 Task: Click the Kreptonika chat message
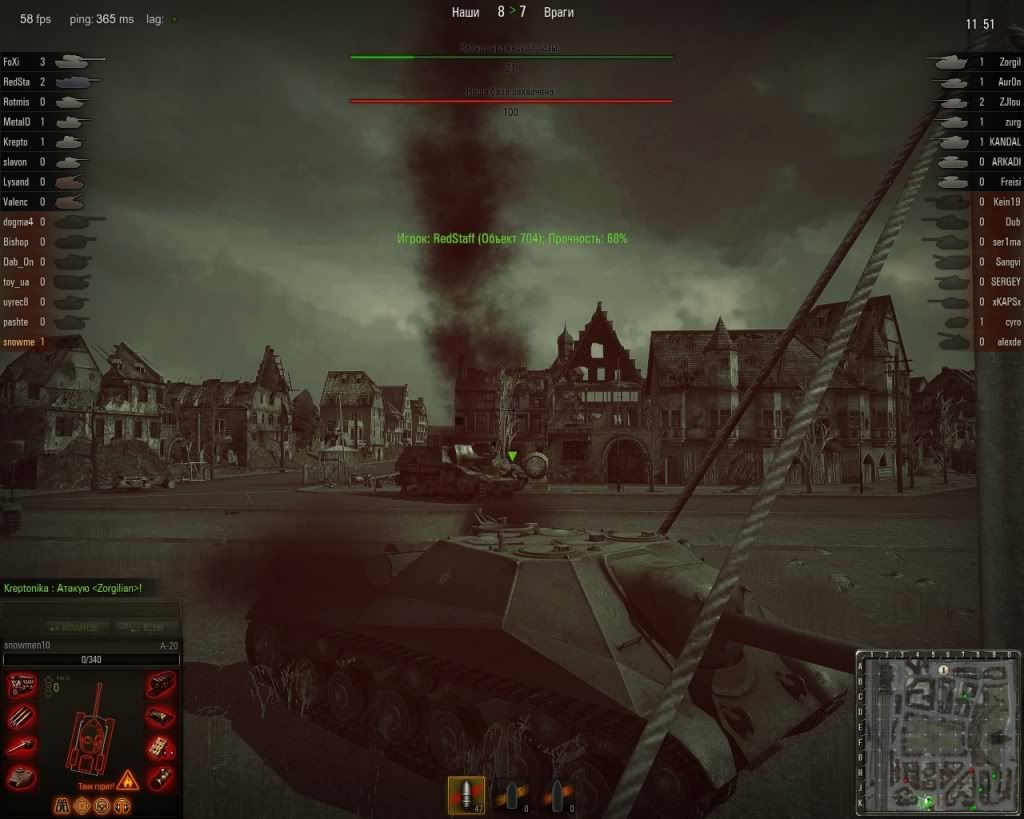[x=73, y=588]
